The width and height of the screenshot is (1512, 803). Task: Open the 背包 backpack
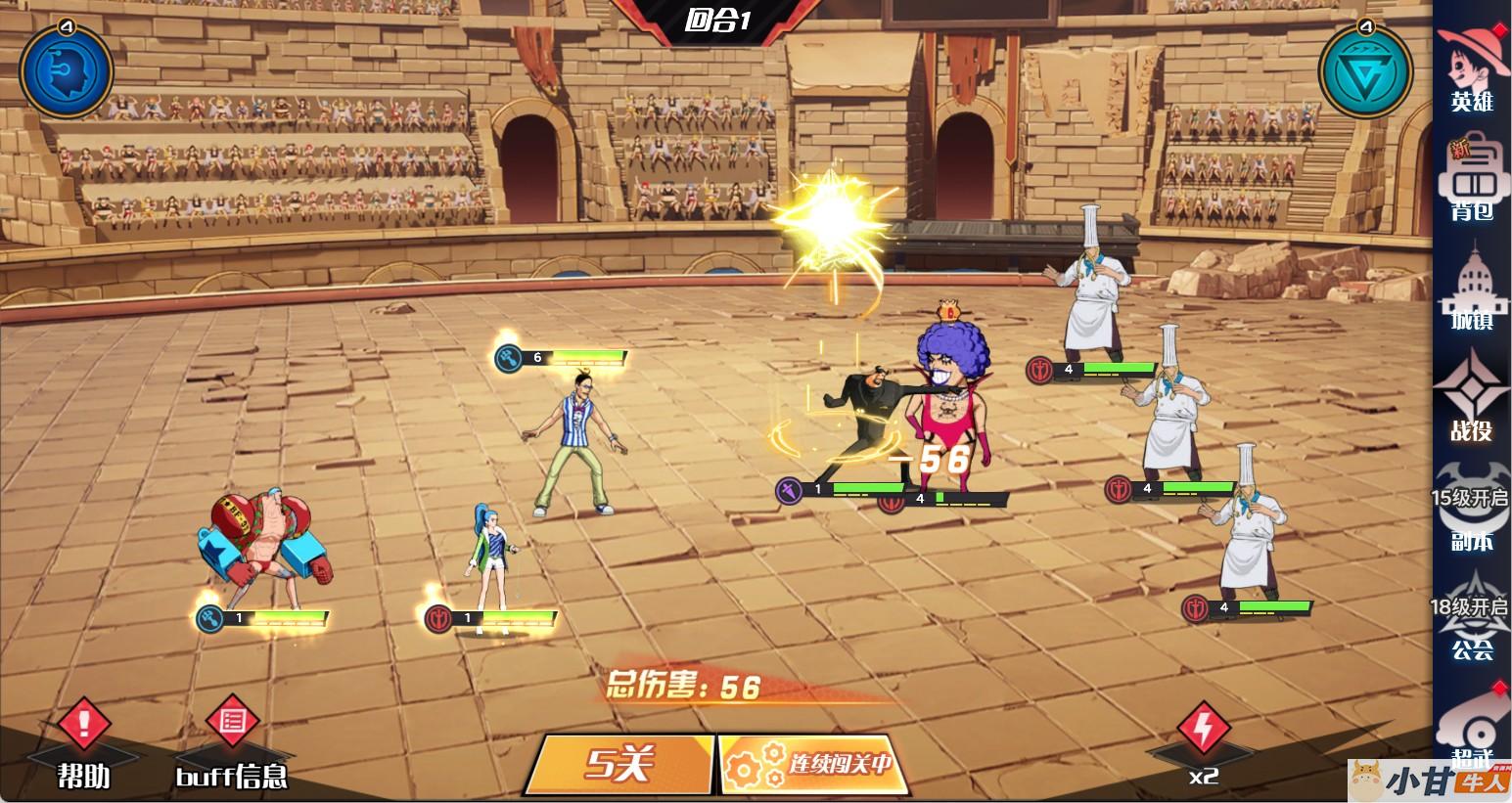click(x=1471, y=181)
